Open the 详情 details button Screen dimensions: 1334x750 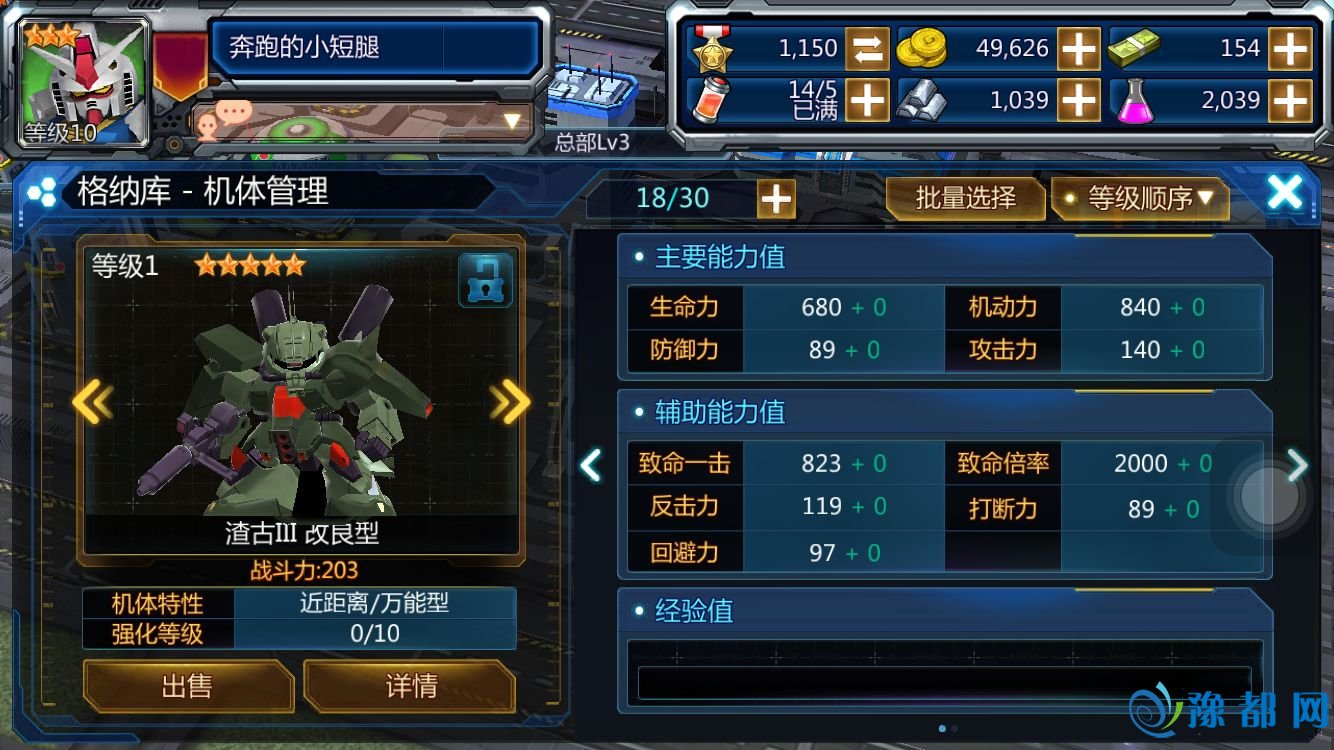click(410, 685)
